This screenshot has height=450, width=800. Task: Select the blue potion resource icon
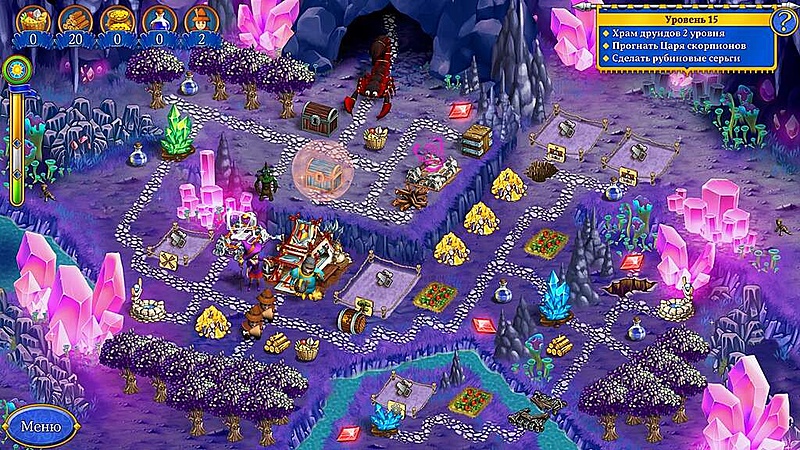pyautogui.click(x=159, y=18)
